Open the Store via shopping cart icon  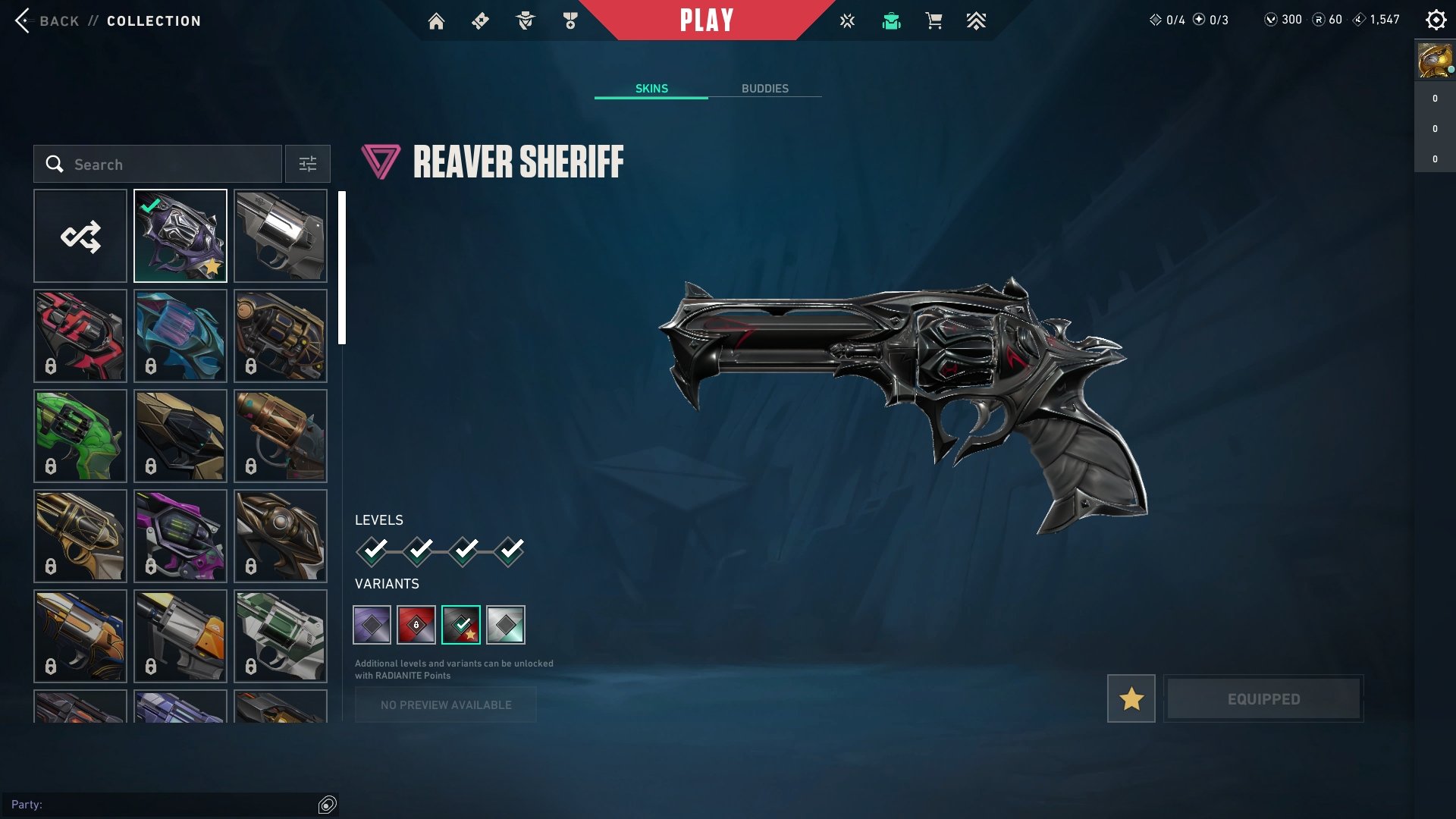(x=934, y=21)
